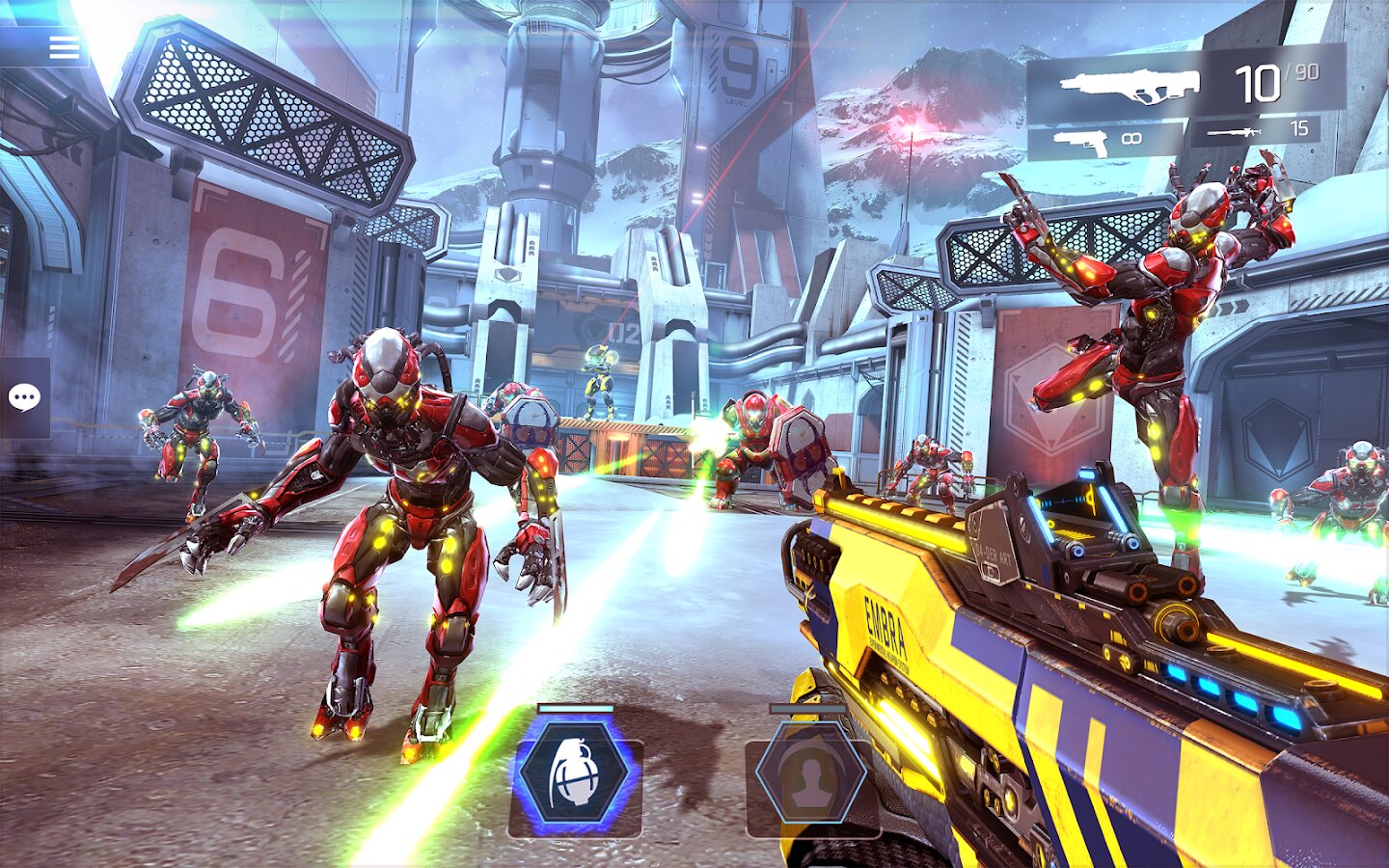The image size is (1389, 868).
Task: Throw a grenade using the grenade ability
Action: pyautogui.click(x=574, y=773)
